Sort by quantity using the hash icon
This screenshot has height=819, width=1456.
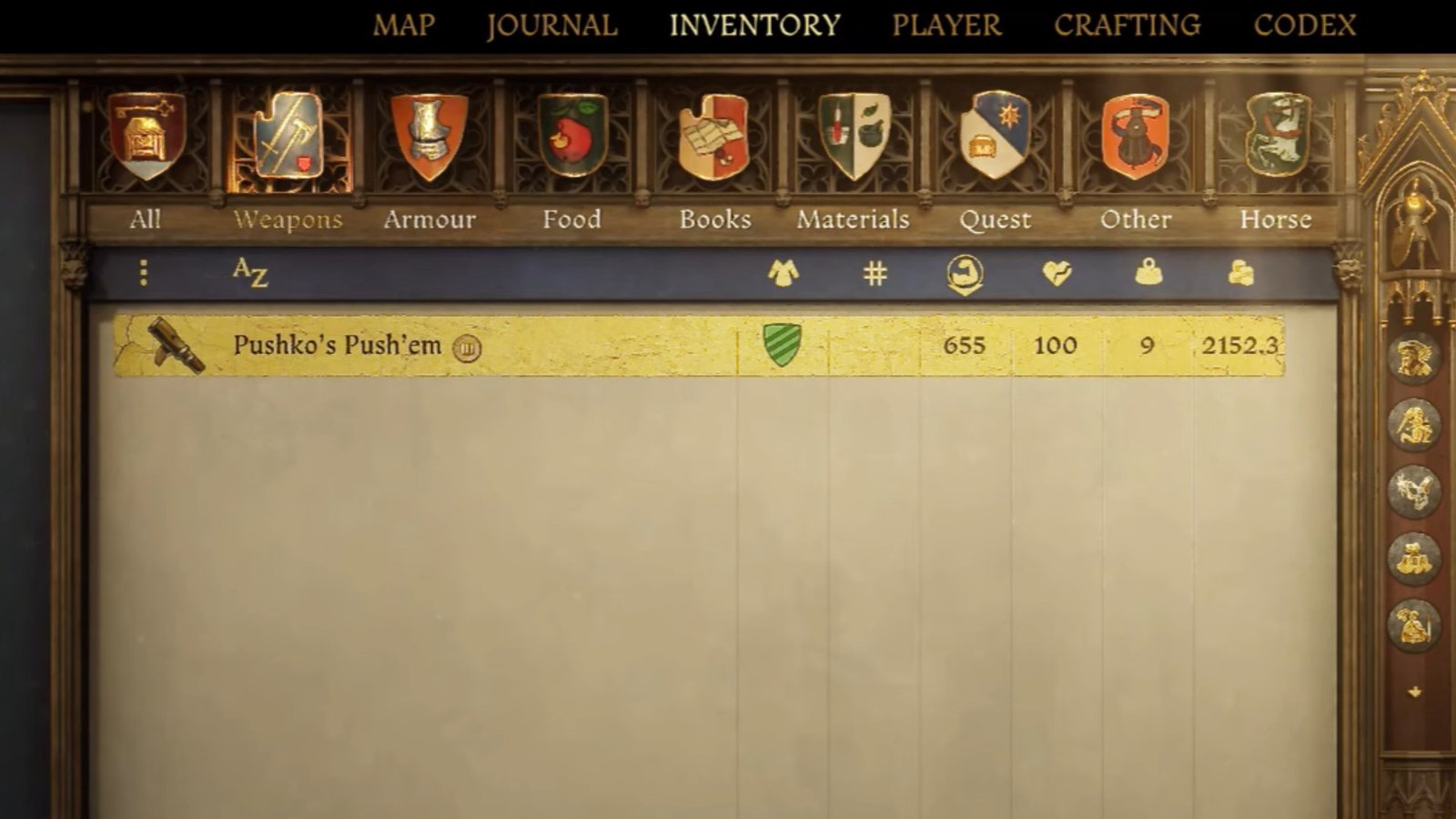click(x=876, y=270)
